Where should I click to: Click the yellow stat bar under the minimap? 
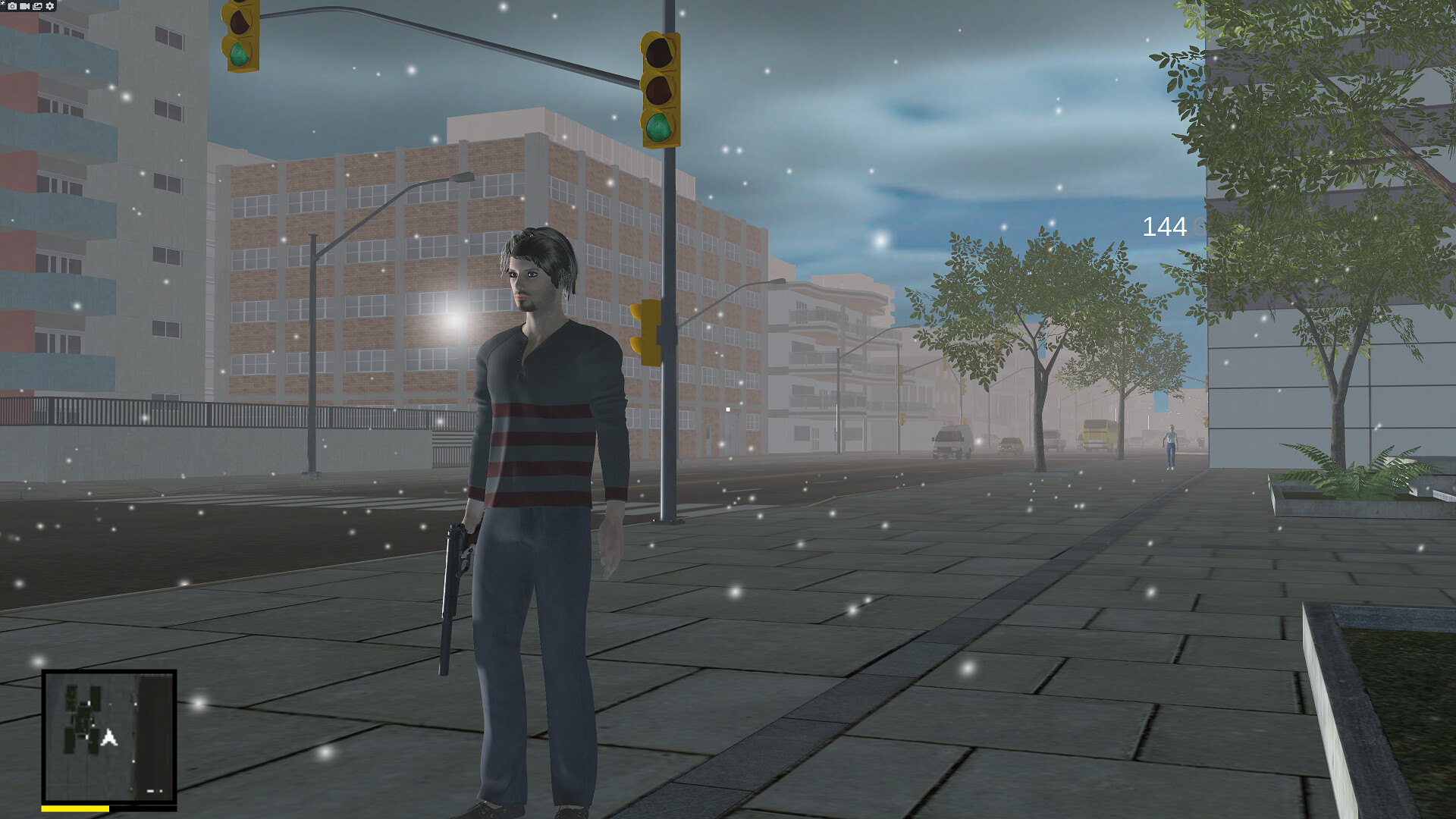coord(76,808)
